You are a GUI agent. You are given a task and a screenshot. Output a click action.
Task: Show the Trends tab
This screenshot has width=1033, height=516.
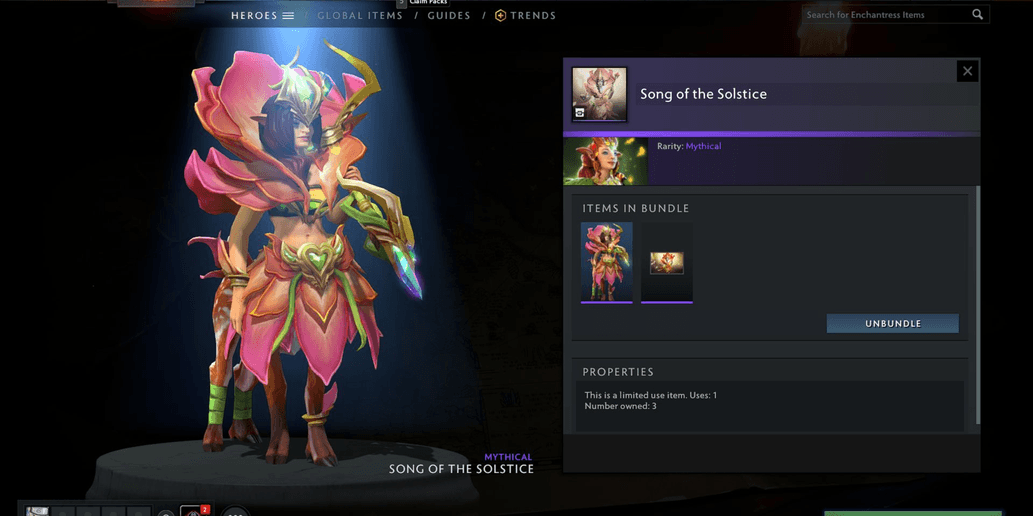coord(526,16)
